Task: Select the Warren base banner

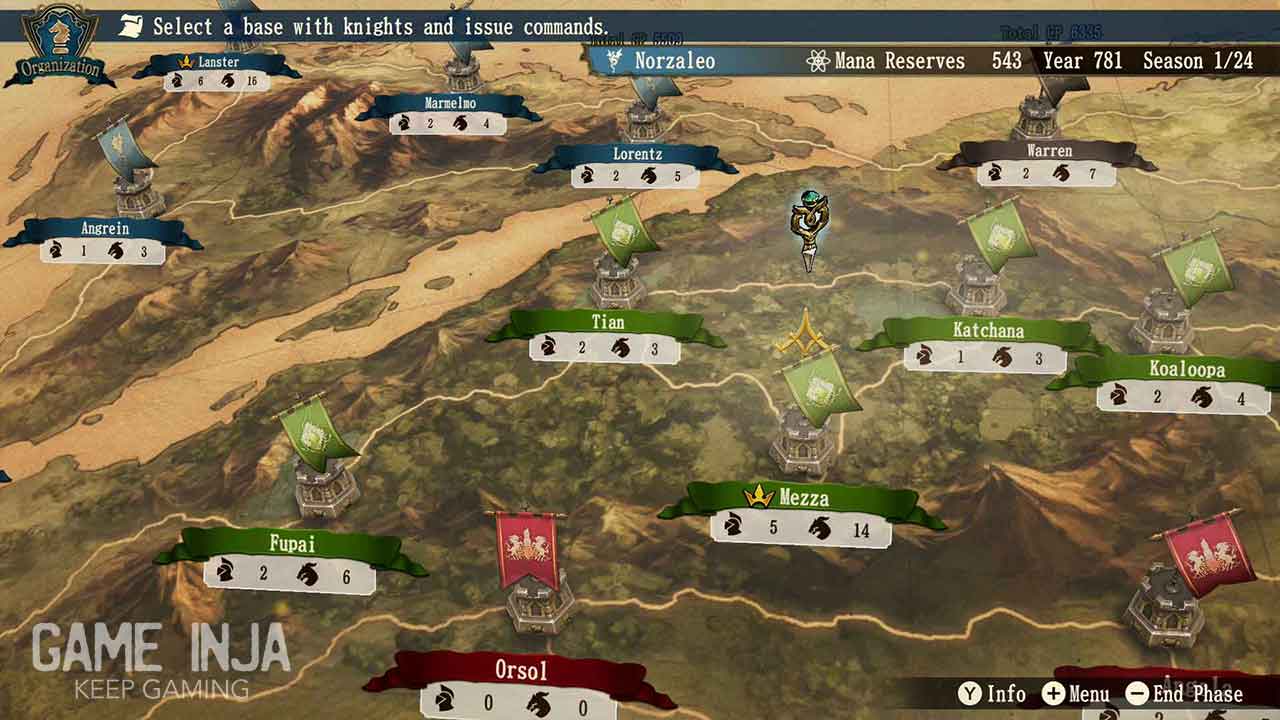Action: tap(1048, 151)
